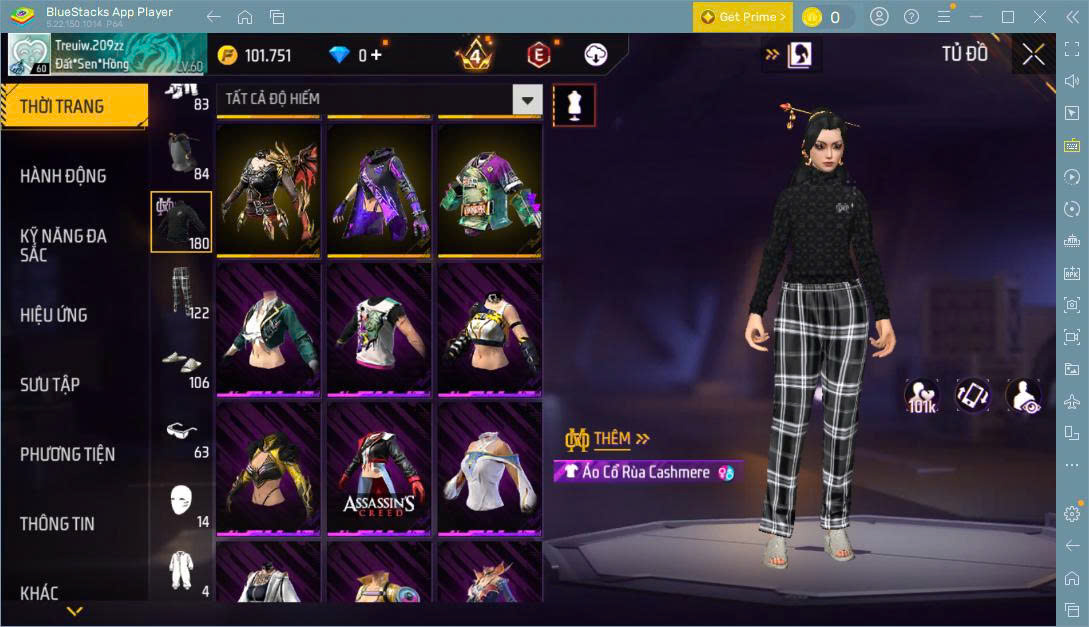Pick the purple hooded jacket top
This screenshot has height=627, width=1089.
(x=379, y=189)
